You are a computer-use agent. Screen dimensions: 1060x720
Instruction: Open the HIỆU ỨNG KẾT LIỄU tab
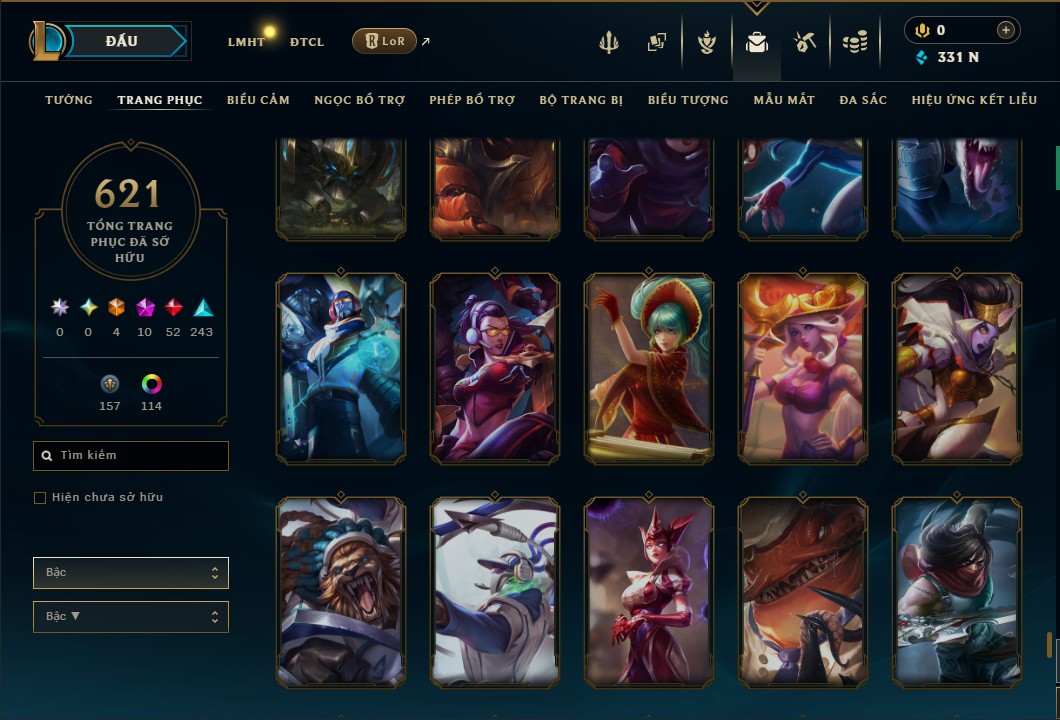974,100
